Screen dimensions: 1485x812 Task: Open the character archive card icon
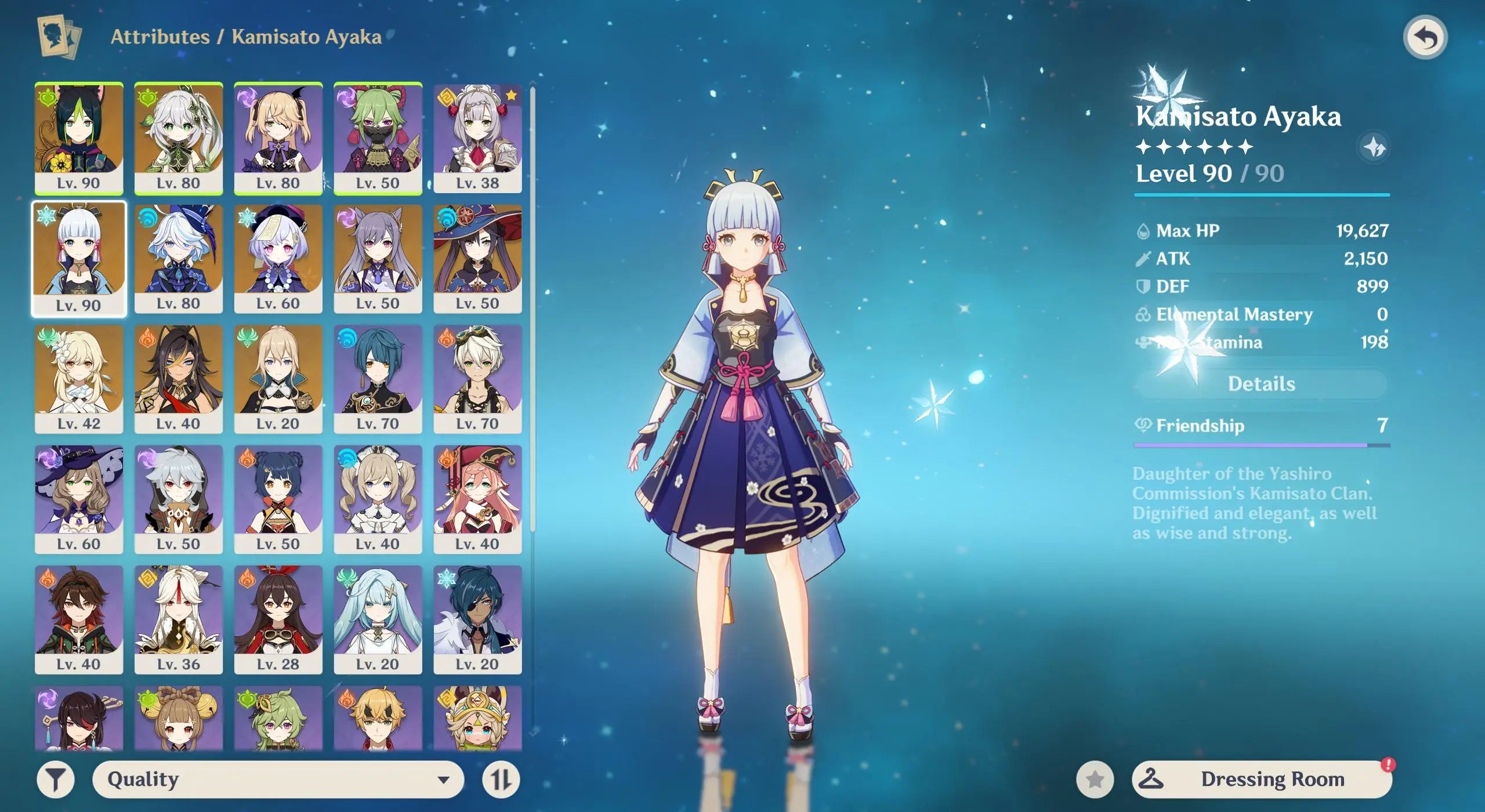[59, 37]
